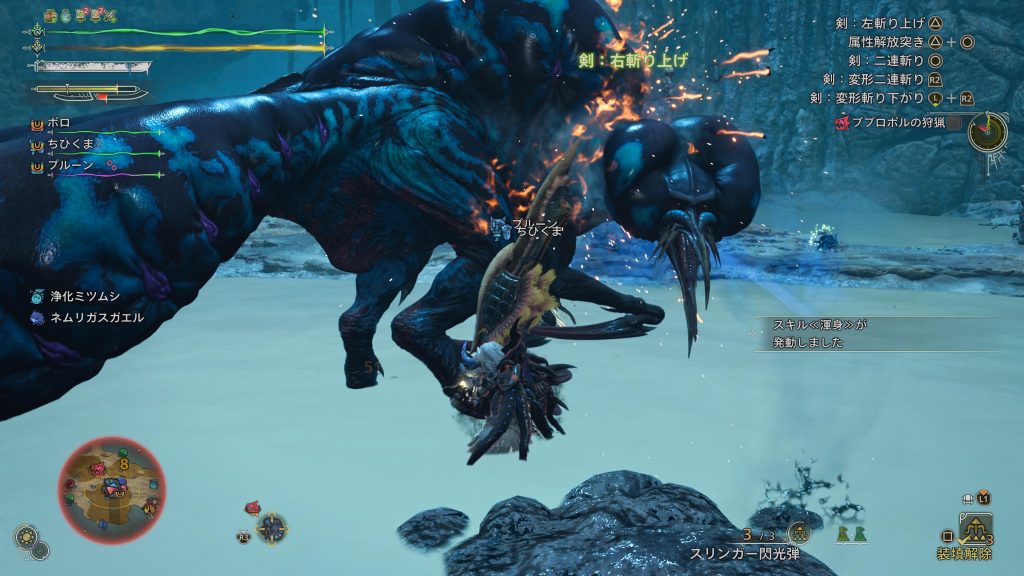
Task: Click the radial shortcut wheel icon
Action: (271, 527)
